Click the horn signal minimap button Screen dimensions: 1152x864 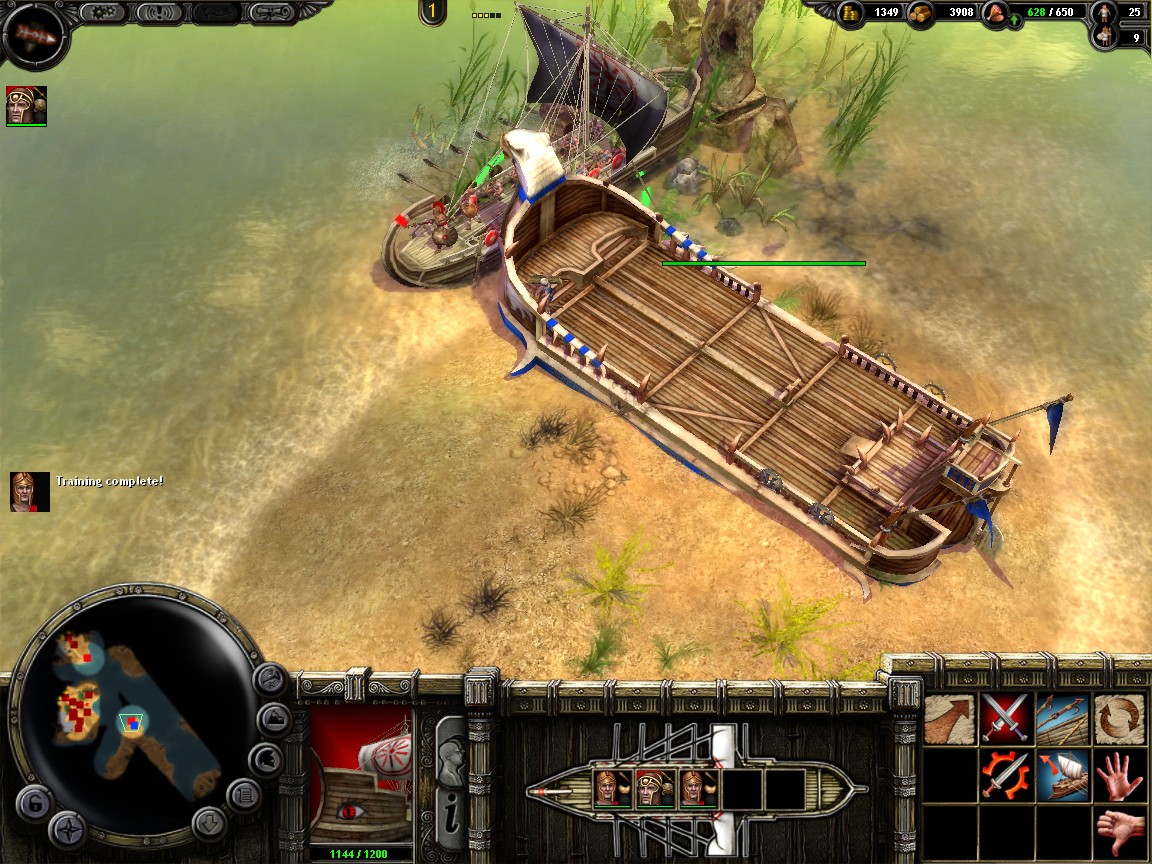270,680
